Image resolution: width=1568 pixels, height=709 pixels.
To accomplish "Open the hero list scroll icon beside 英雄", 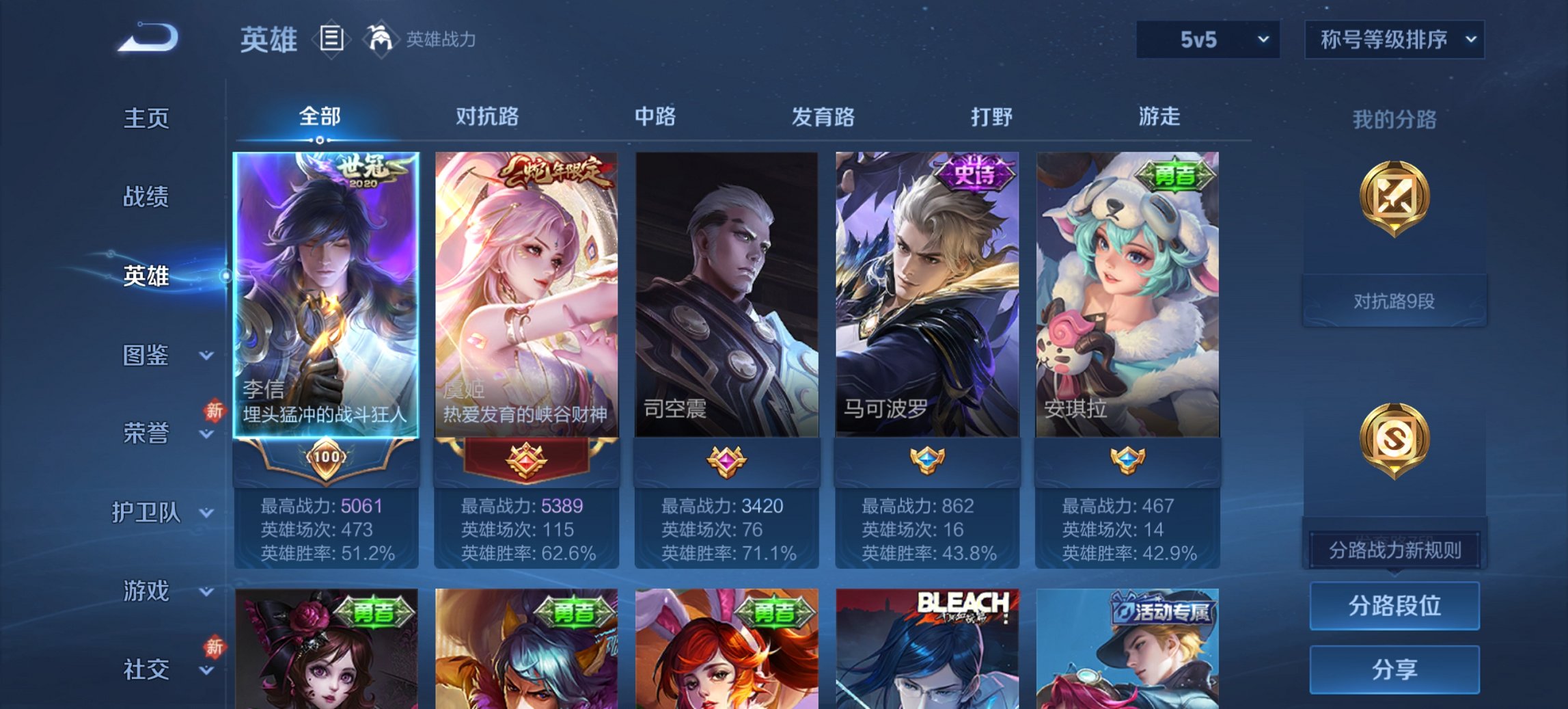I will [331, 40].
